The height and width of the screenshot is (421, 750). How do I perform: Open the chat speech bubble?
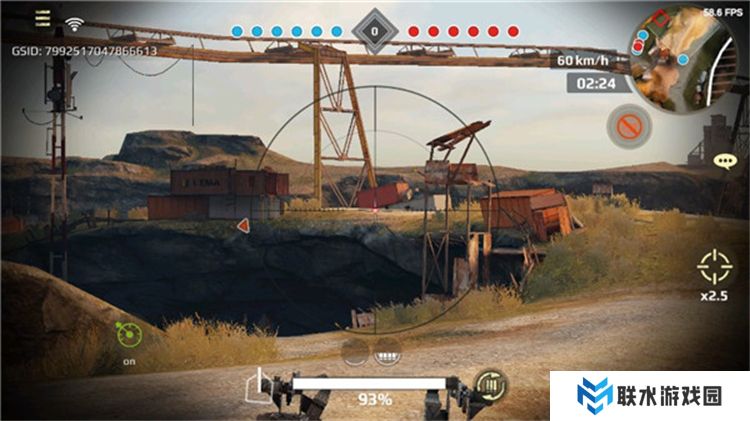point(725,160)
